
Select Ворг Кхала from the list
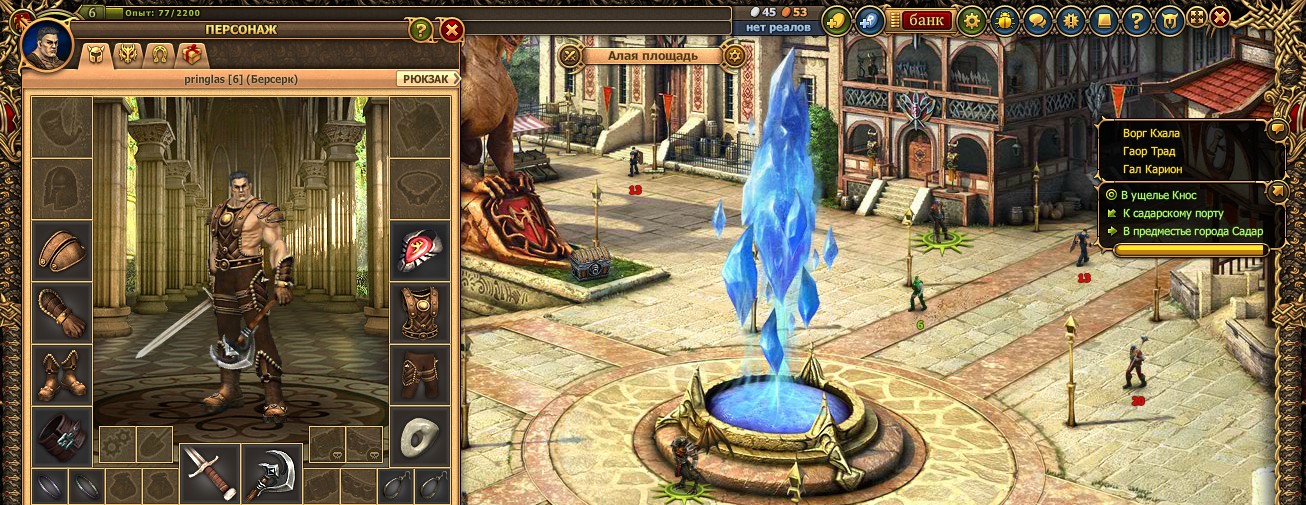(x=1151, y=133)
